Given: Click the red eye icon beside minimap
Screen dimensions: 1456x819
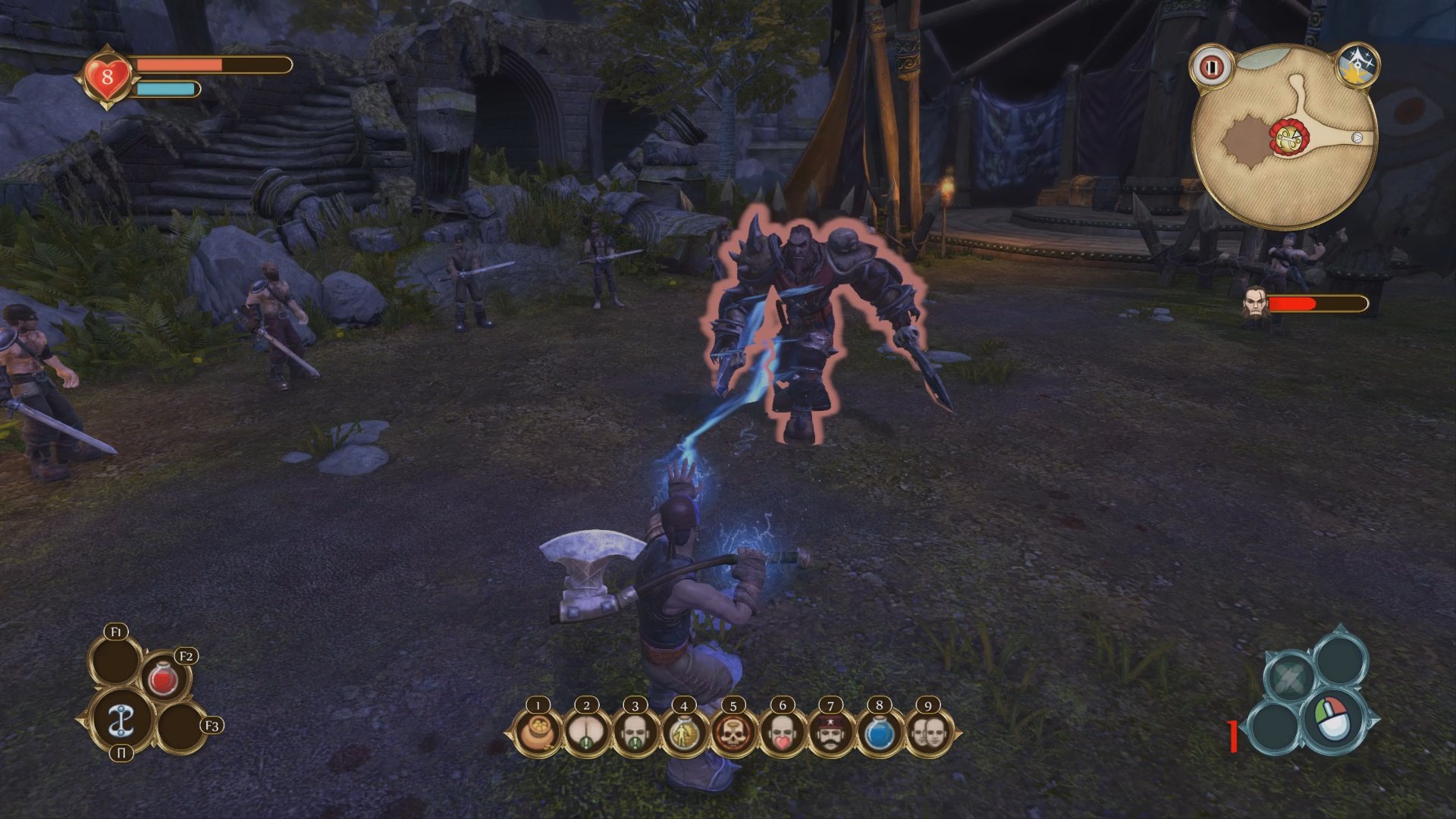Looking at the screenshot, I should (1211, 67).
